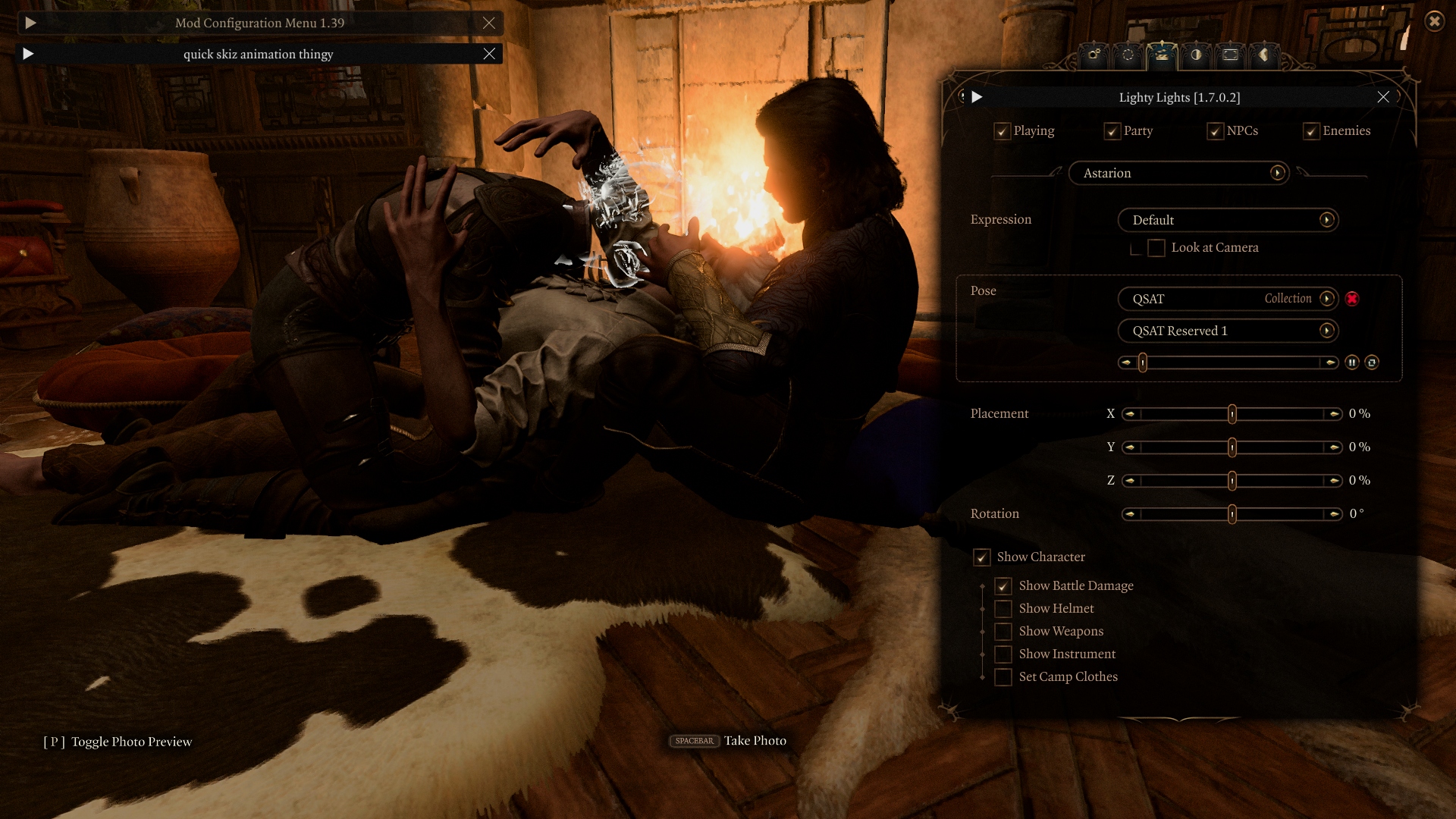Screen dimensions: 1456x819
Task: Close the Lighty Lights window
Action: click(1383, 97)
